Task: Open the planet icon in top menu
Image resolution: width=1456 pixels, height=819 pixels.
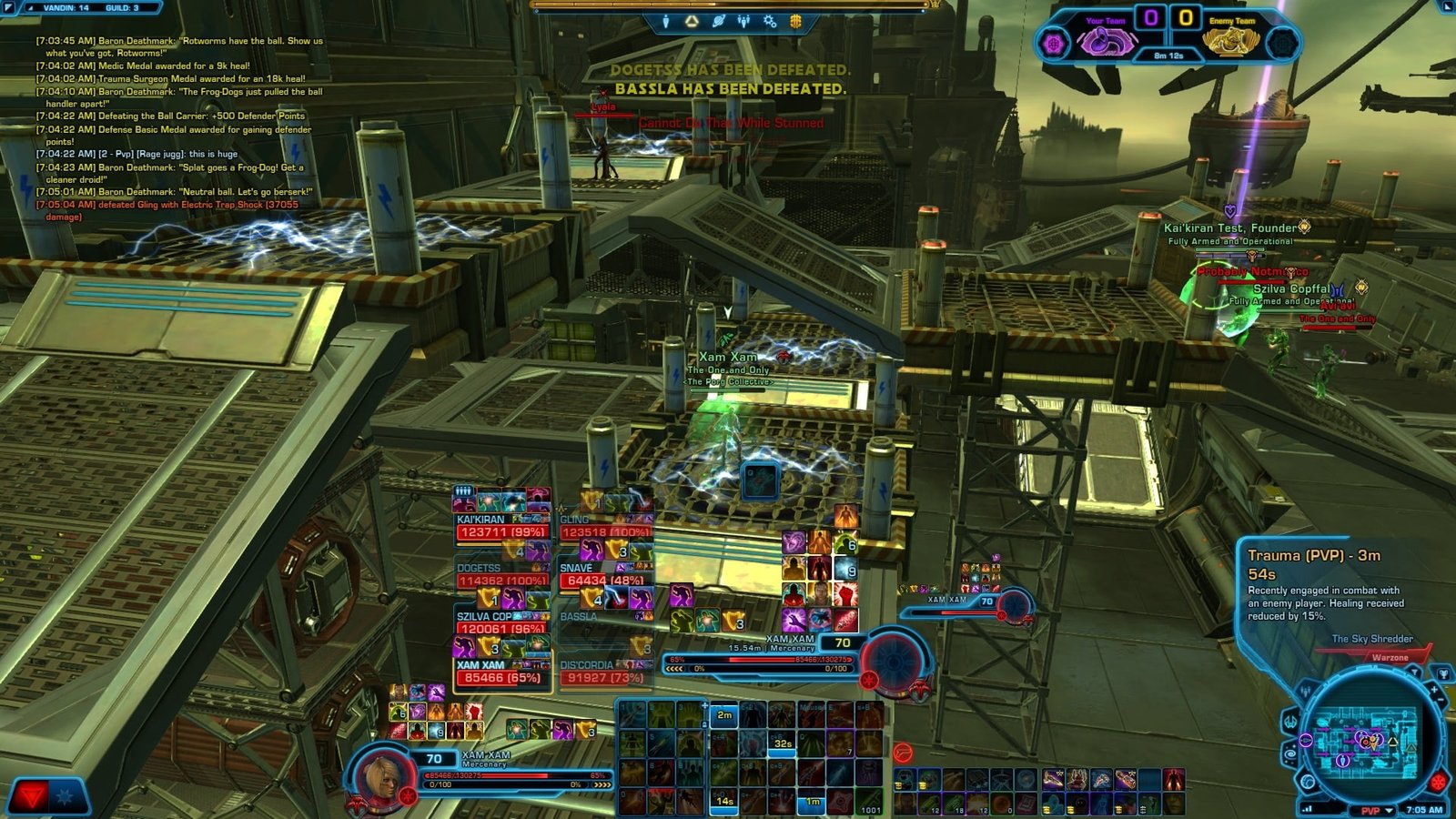Action: (718, 21)
